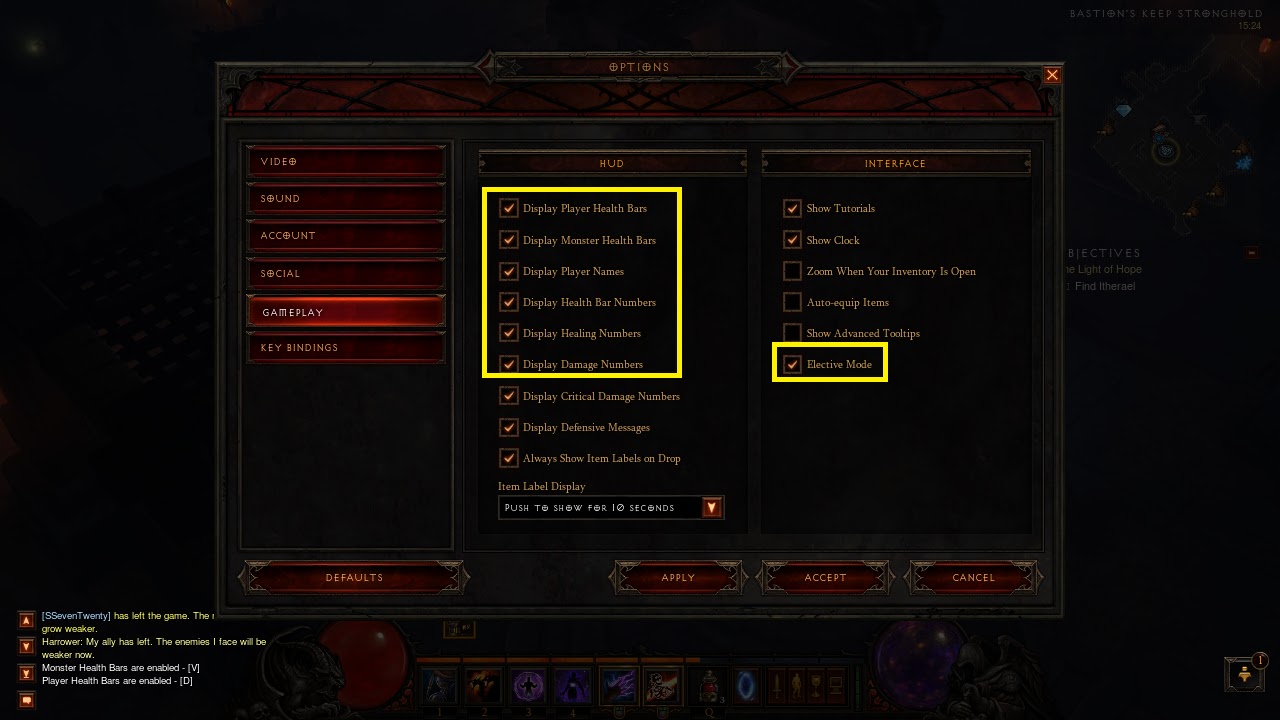Select the skill in hotbar slot 1
This screenshot has width=1280, height=720.
click(x=439, y=684)
